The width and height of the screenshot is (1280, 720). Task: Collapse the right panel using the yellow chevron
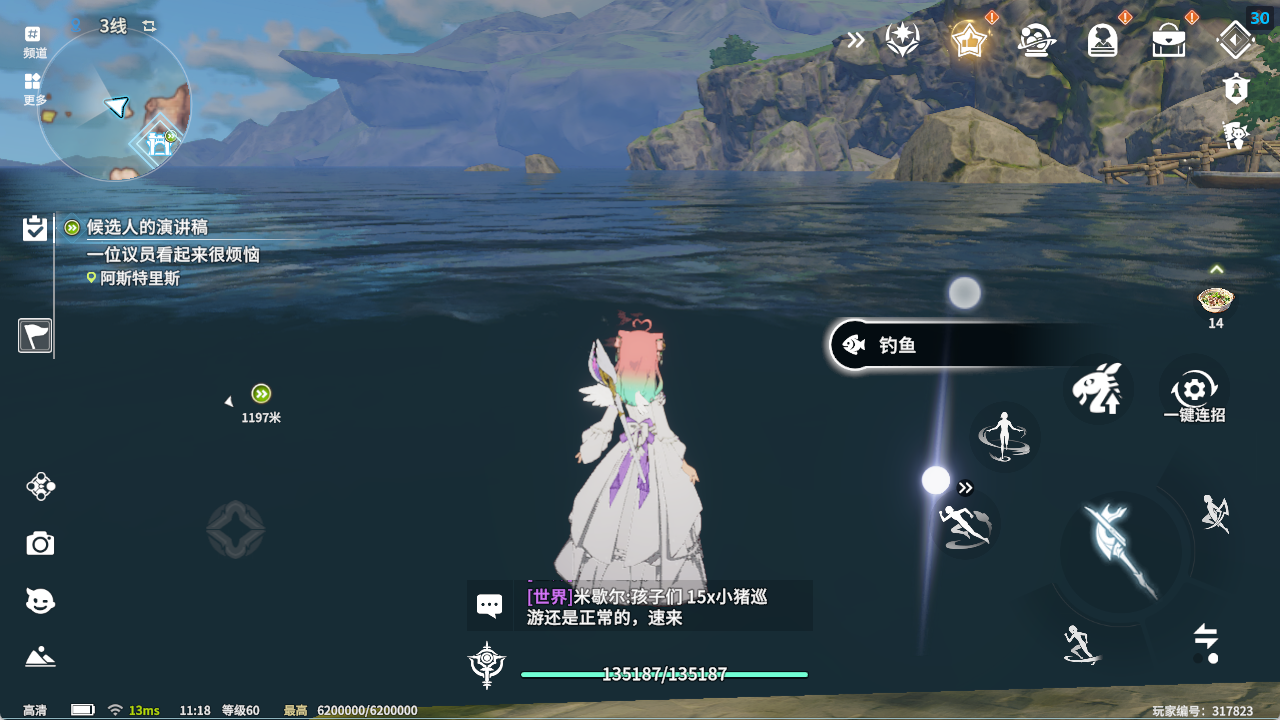[1216, 268]
